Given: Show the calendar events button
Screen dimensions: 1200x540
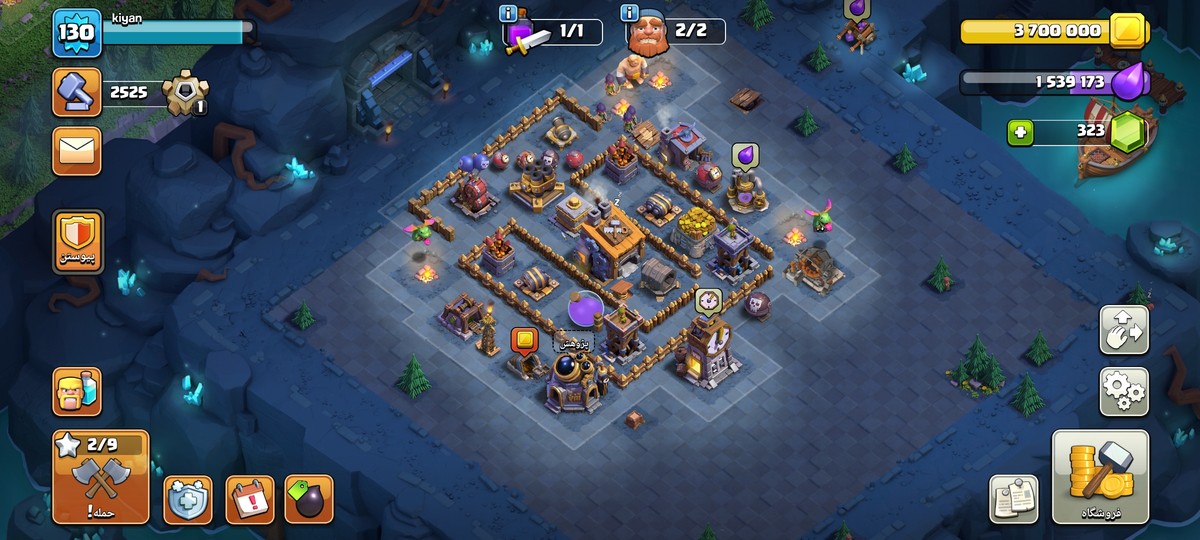Looking at the screenshot, I should click(x=249, y=499).
